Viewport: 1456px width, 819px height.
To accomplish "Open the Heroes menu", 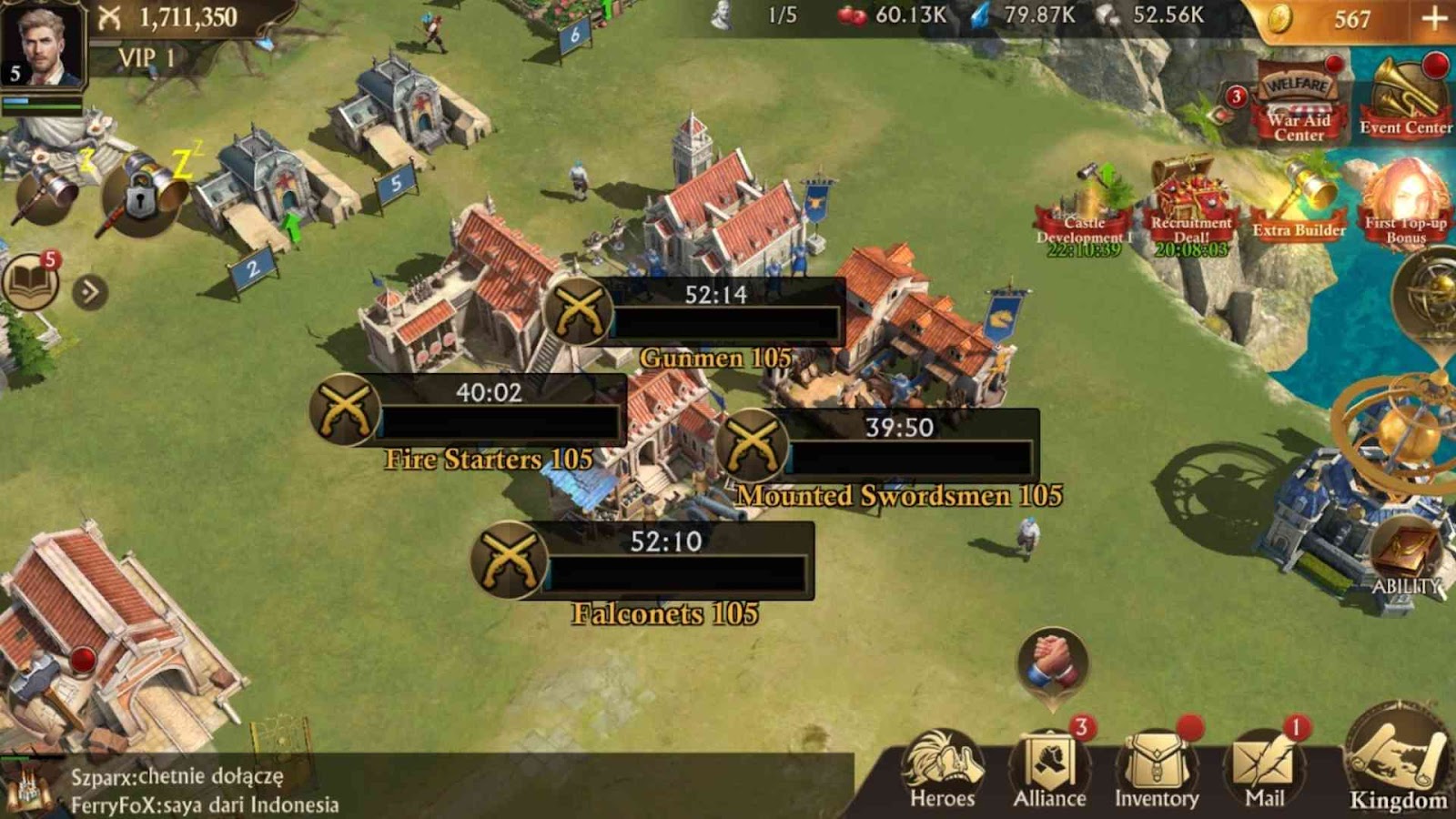I will point(942,770).
